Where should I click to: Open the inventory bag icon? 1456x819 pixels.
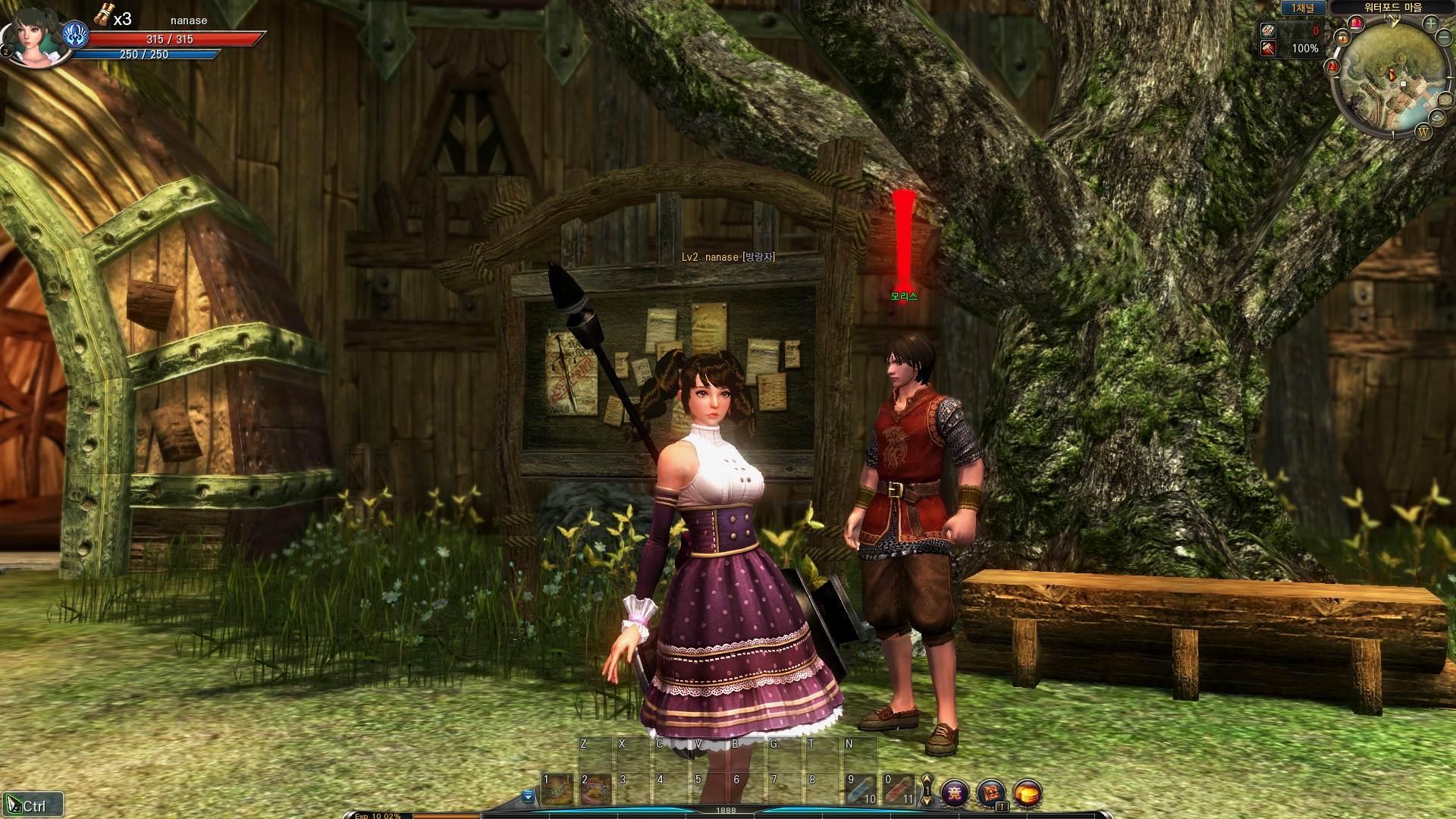pyautogui.click(x=991, y=793)
